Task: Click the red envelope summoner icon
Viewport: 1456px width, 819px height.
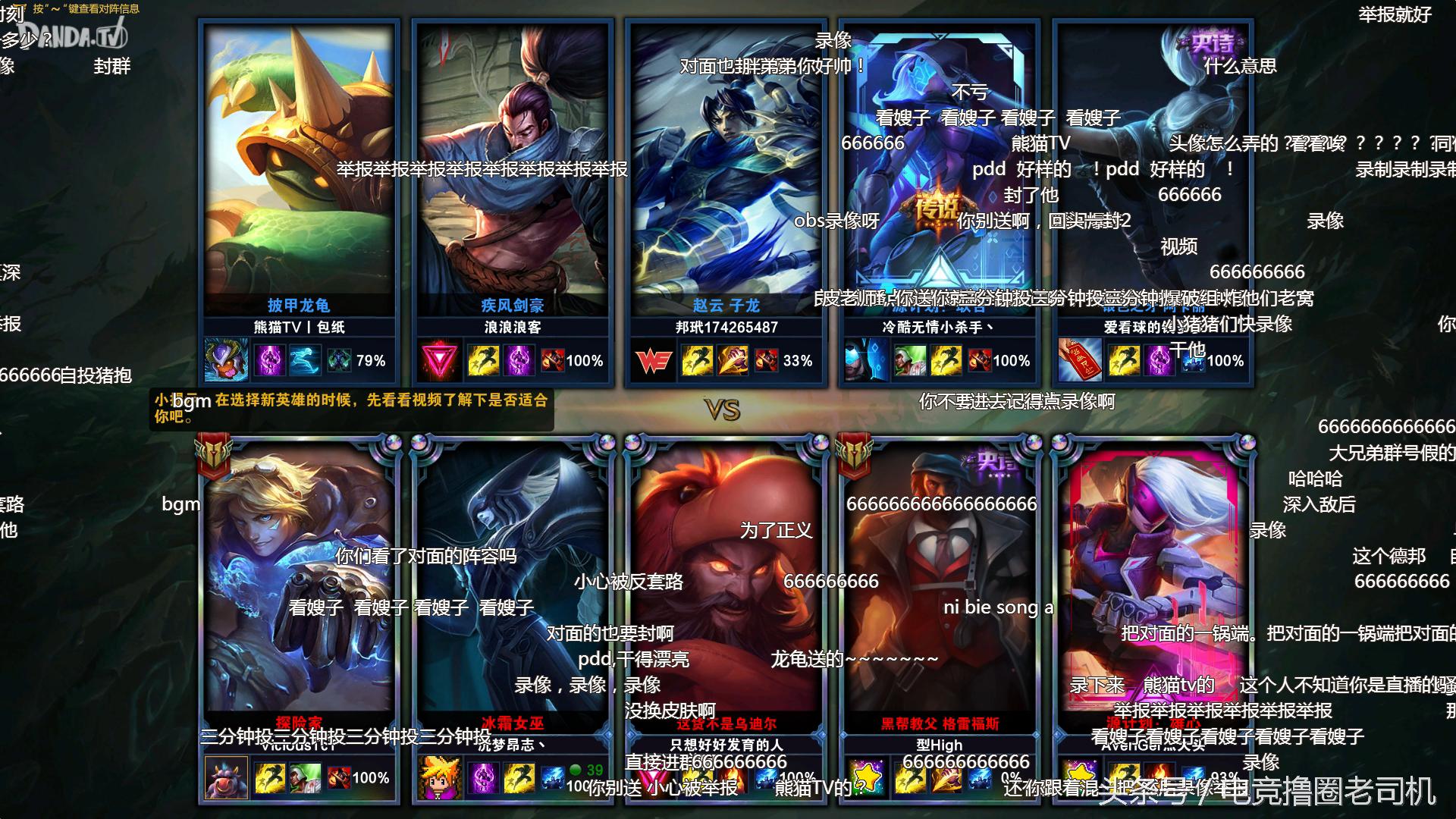Action: pos(1080,361)
